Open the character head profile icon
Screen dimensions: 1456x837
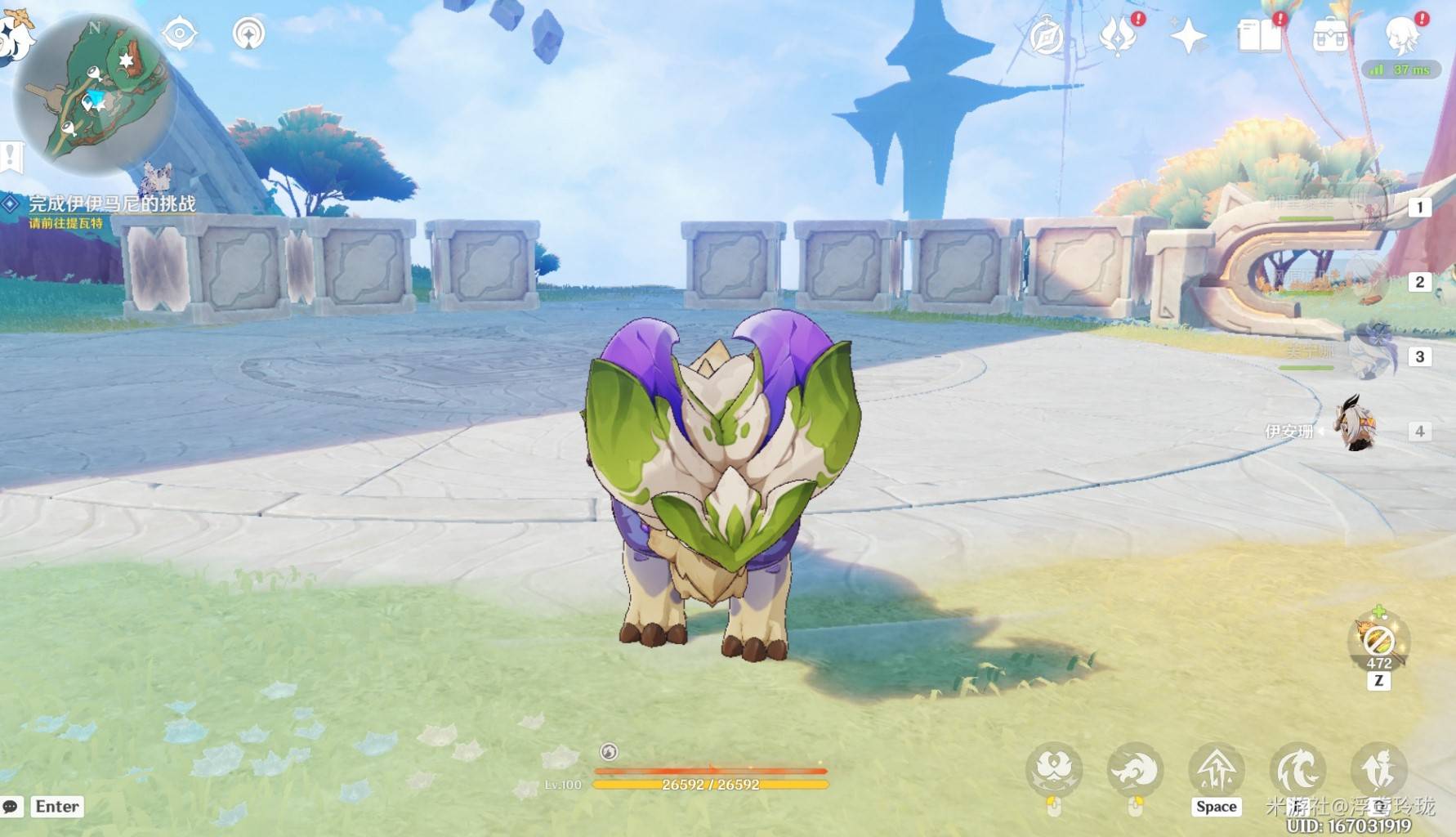tap(1402, 36)
